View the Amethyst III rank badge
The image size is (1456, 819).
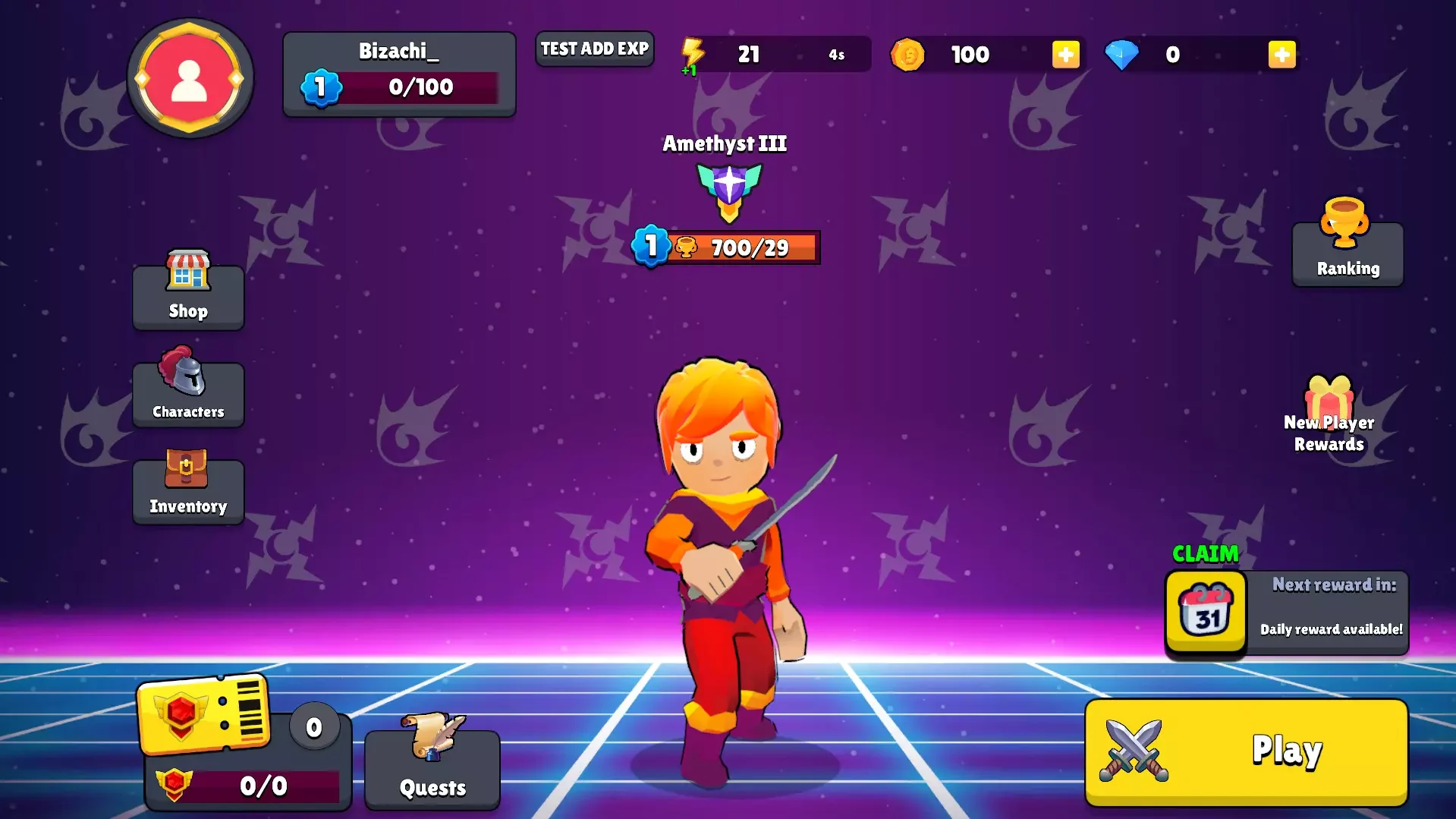click(728, 190)
